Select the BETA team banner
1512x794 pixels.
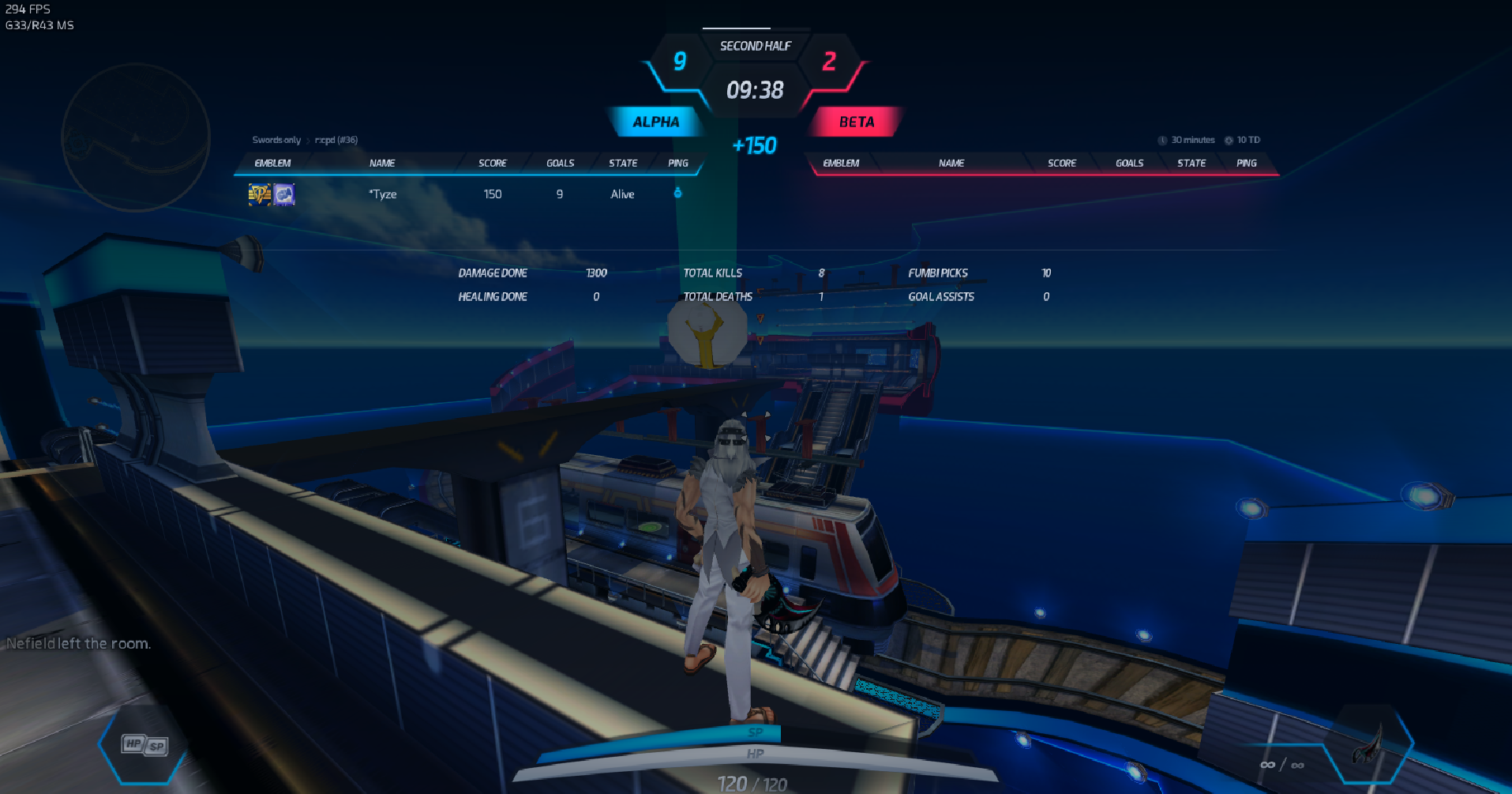tap(856, 122)
